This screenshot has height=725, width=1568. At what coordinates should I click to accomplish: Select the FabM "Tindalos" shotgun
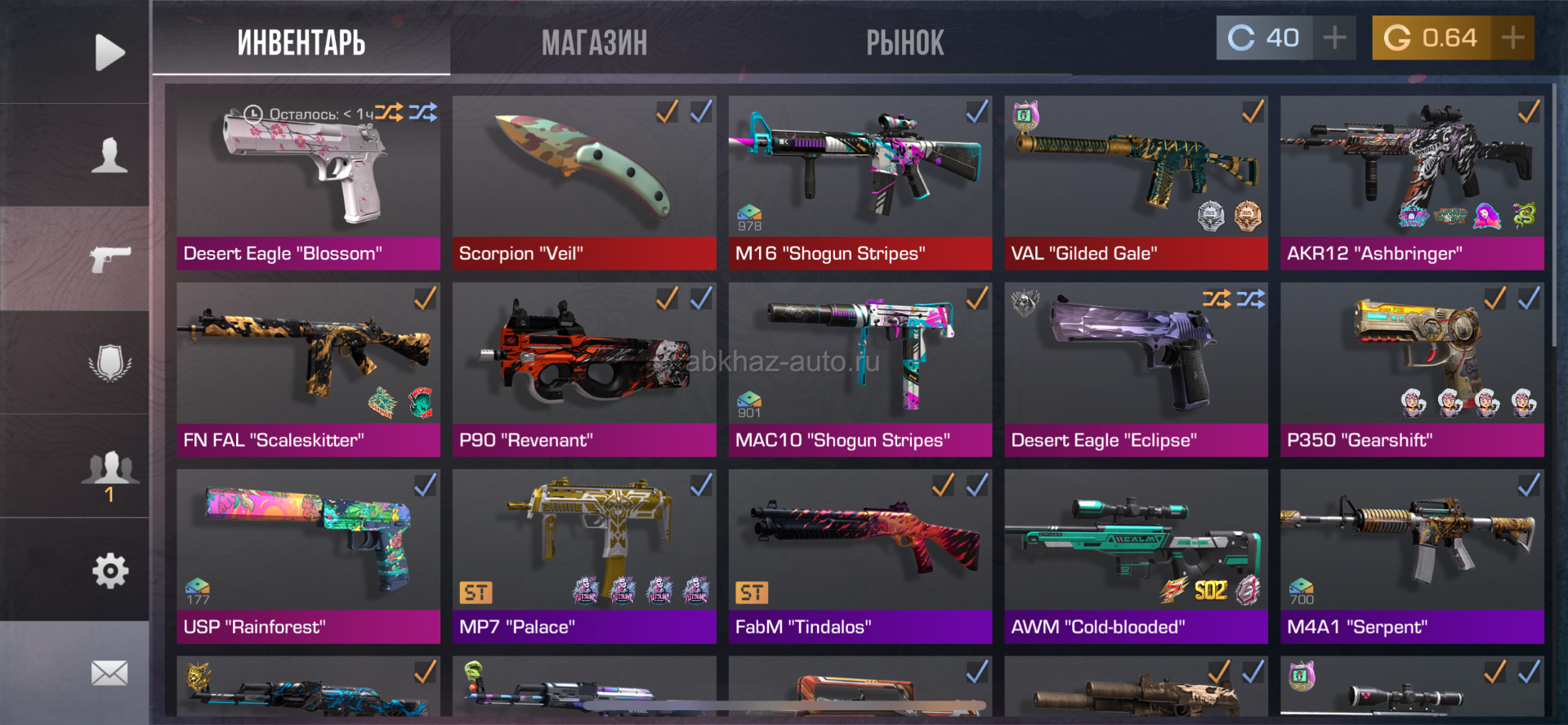click(x=860, y=556)
